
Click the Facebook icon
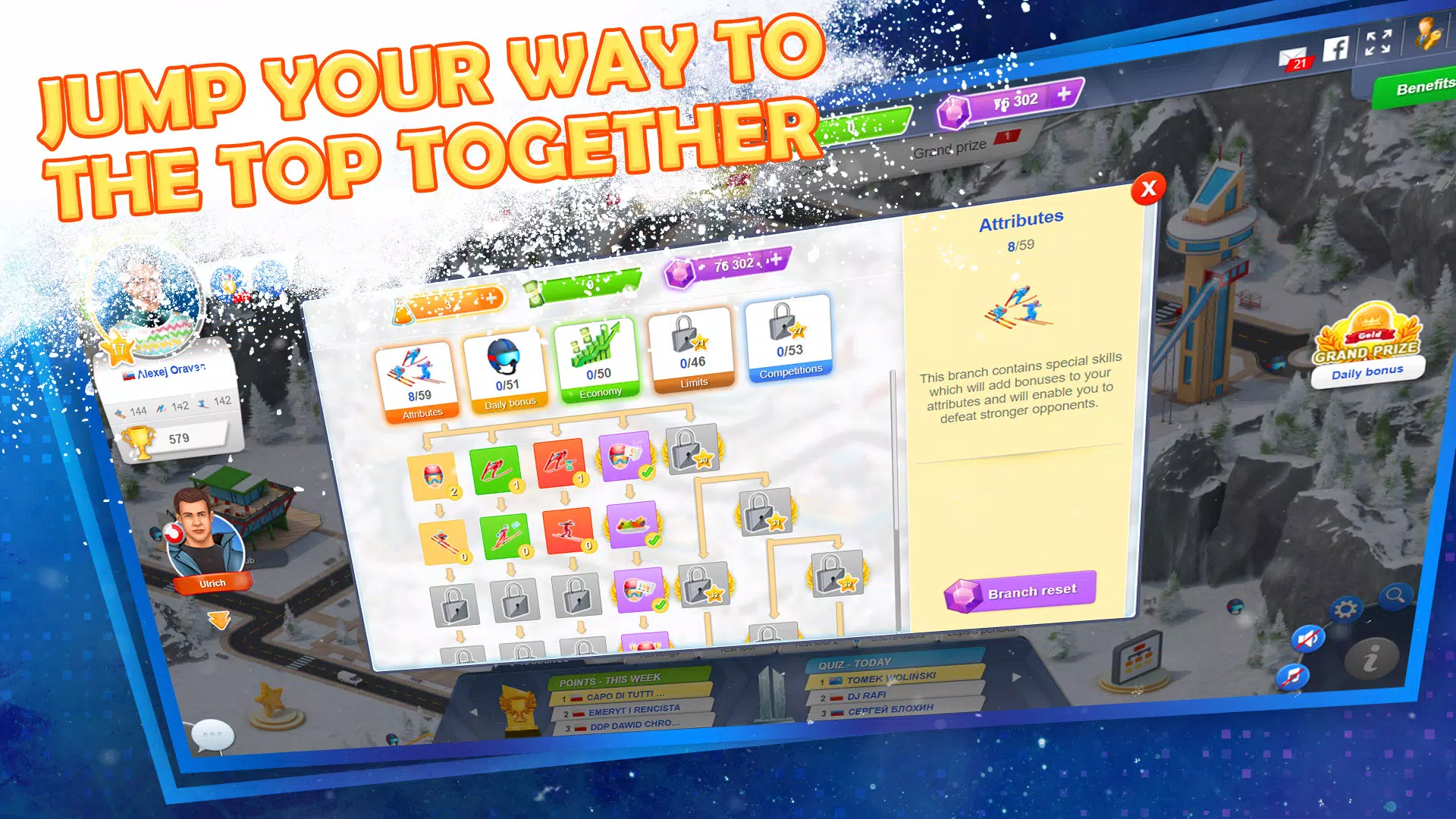[1335, 50]
